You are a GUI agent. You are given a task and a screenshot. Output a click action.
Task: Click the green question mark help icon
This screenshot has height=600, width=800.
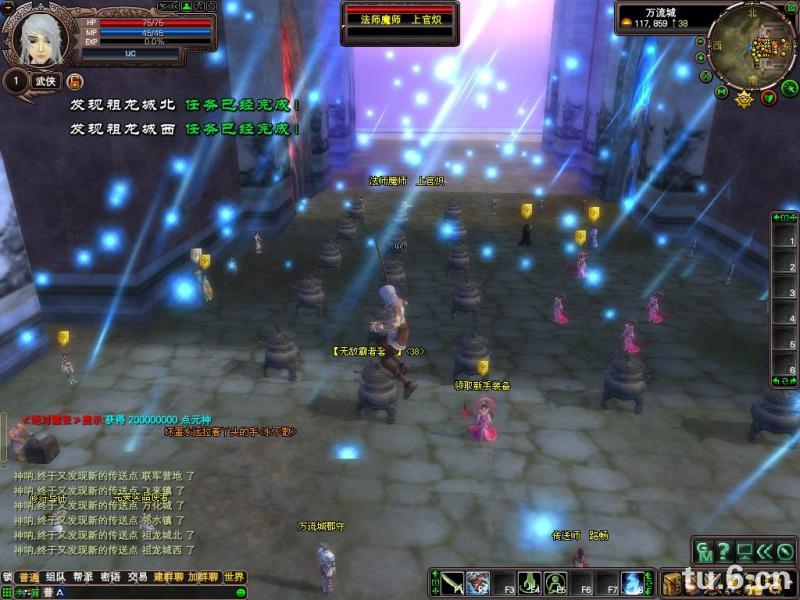(722, 551)
